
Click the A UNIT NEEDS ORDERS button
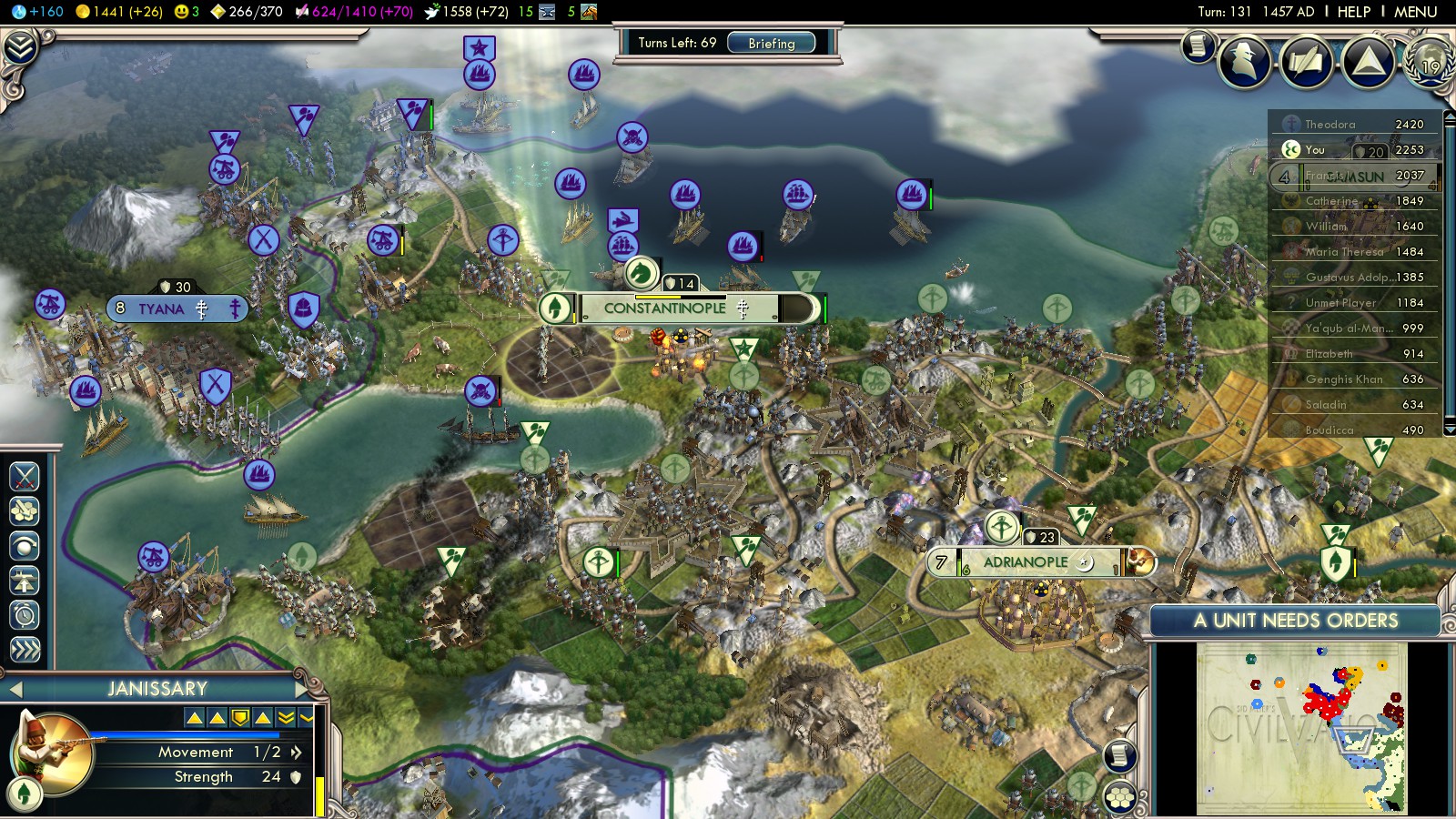(x=1295, y=621)
